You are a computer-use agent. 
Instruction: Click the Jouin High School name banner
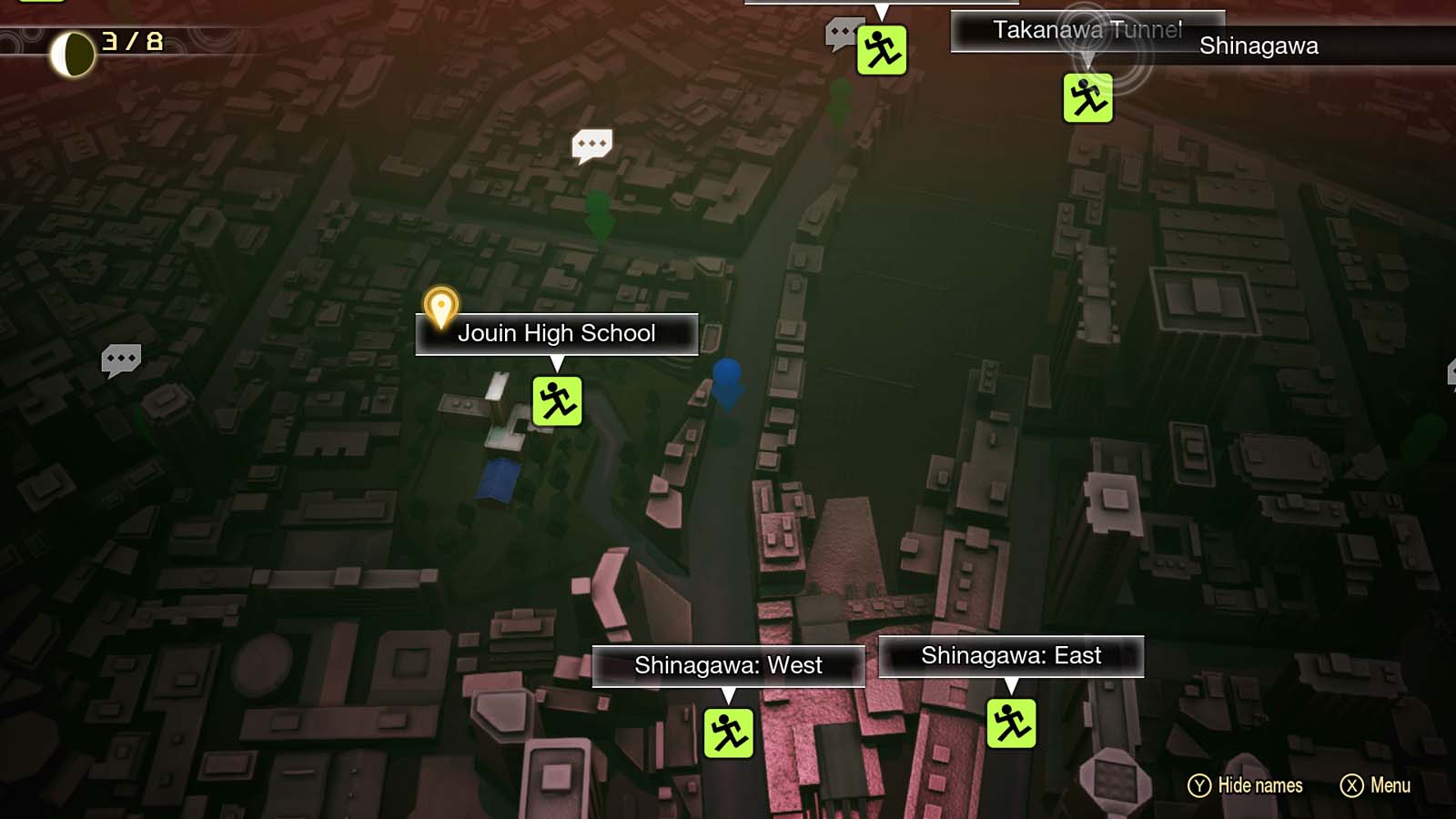tap(556, 333)
